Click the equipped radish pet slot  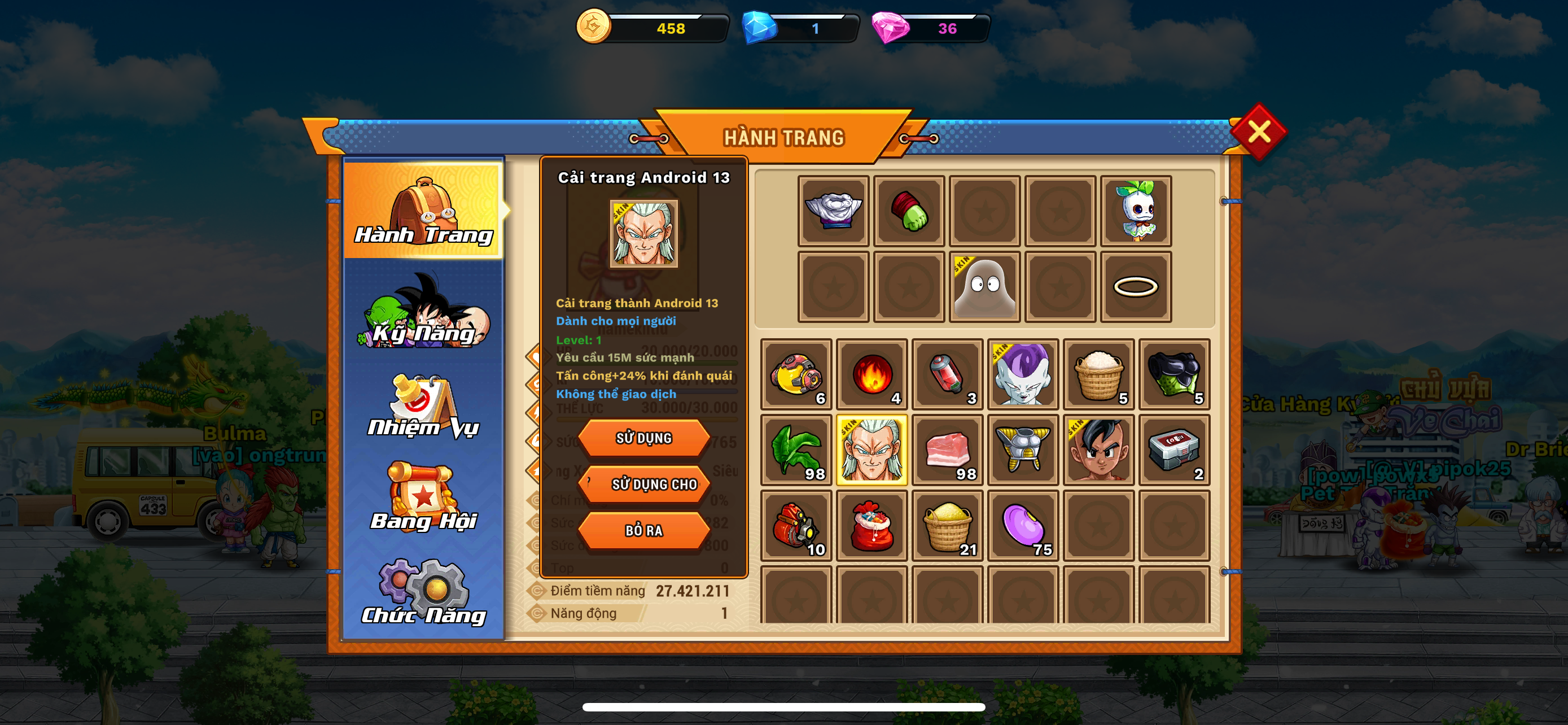pyautogui.click(x=1135, y=211)
